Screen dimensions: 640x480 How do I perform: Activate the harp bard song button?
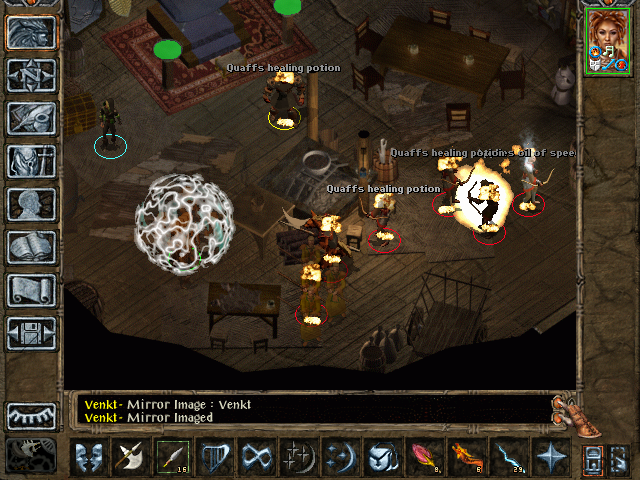pyautogui.click(x=215, y=457)
